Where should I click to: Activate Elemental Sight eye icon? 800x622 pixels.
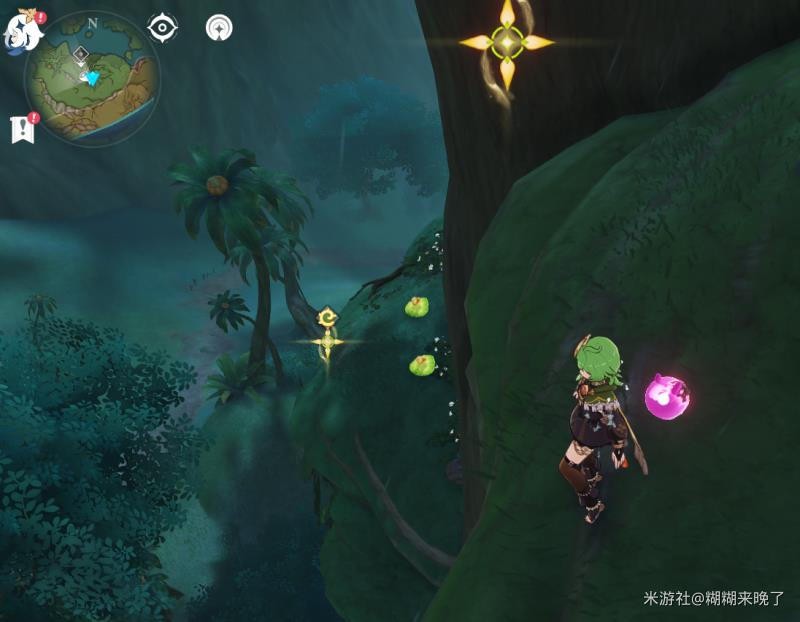(x=163, y=27)
